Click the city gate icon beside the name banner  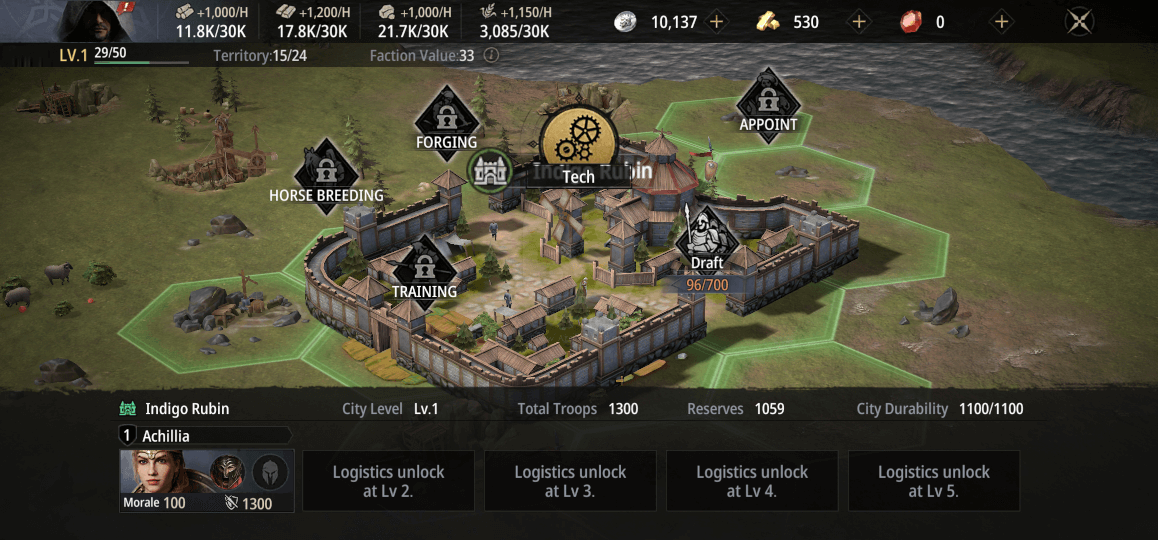pyautogui.click(x=490, y=172)
